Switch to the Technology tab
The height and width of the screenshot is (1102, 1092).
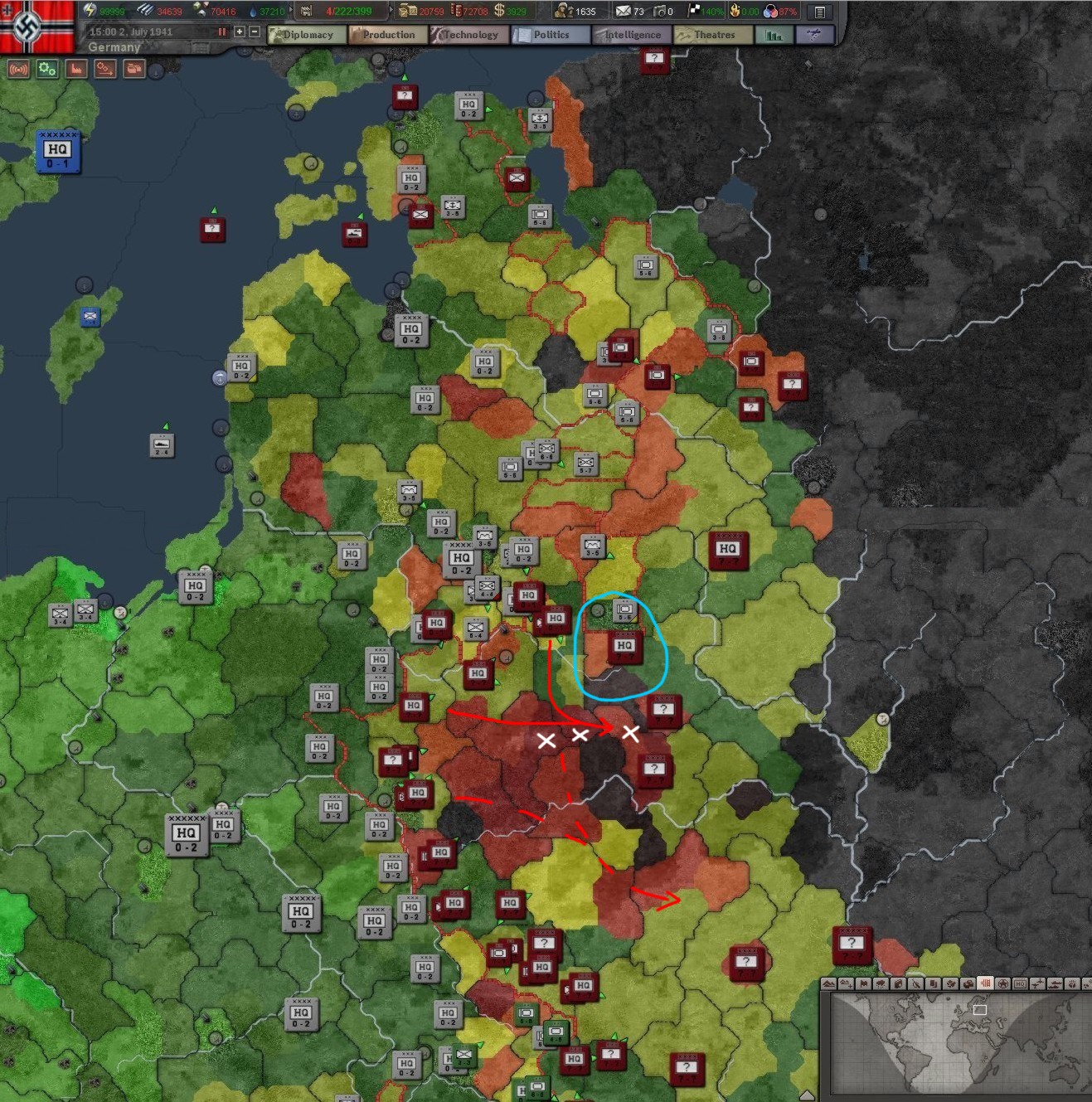click(468, 35)
